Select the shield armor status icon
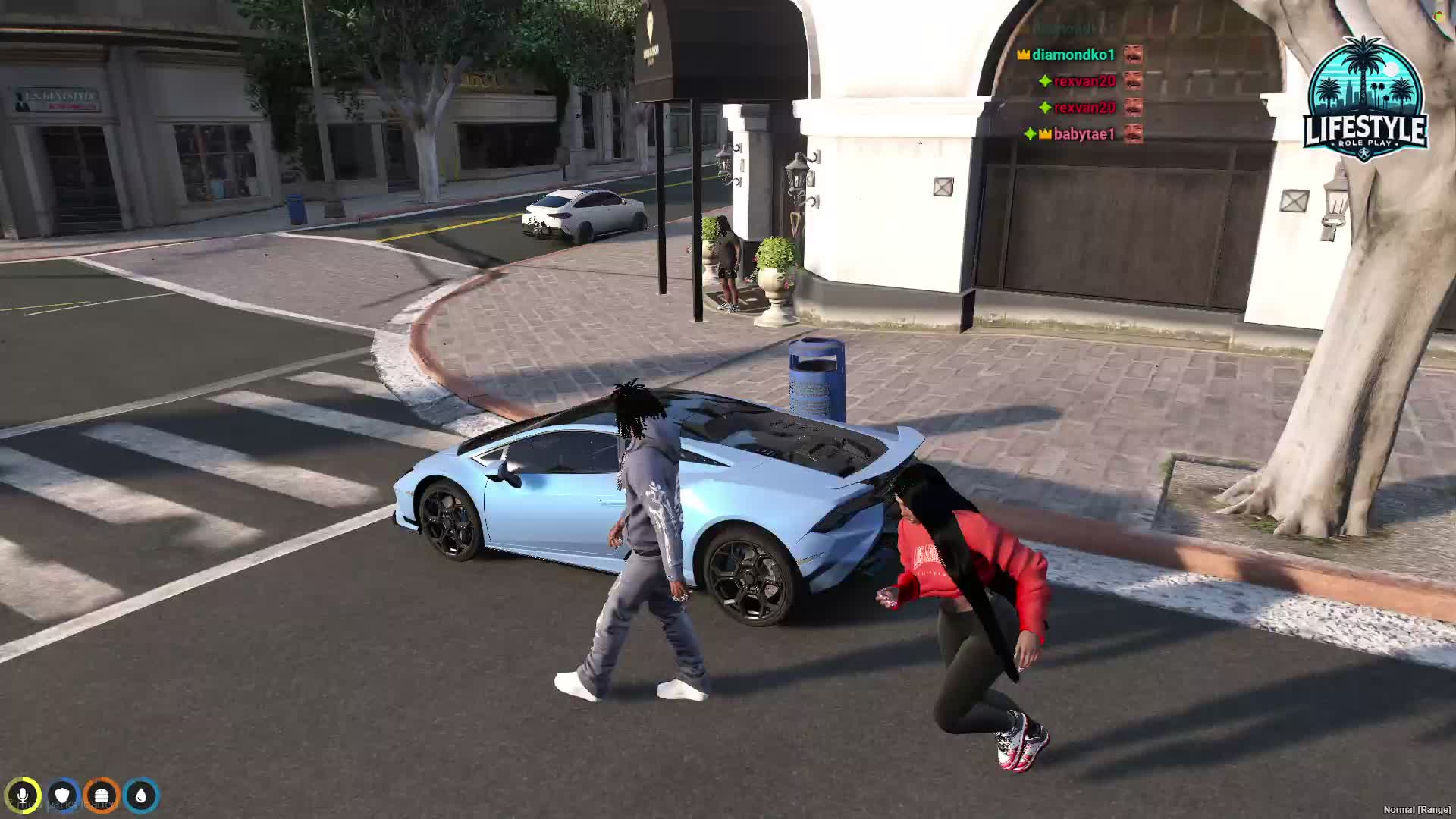 point(62,795)
